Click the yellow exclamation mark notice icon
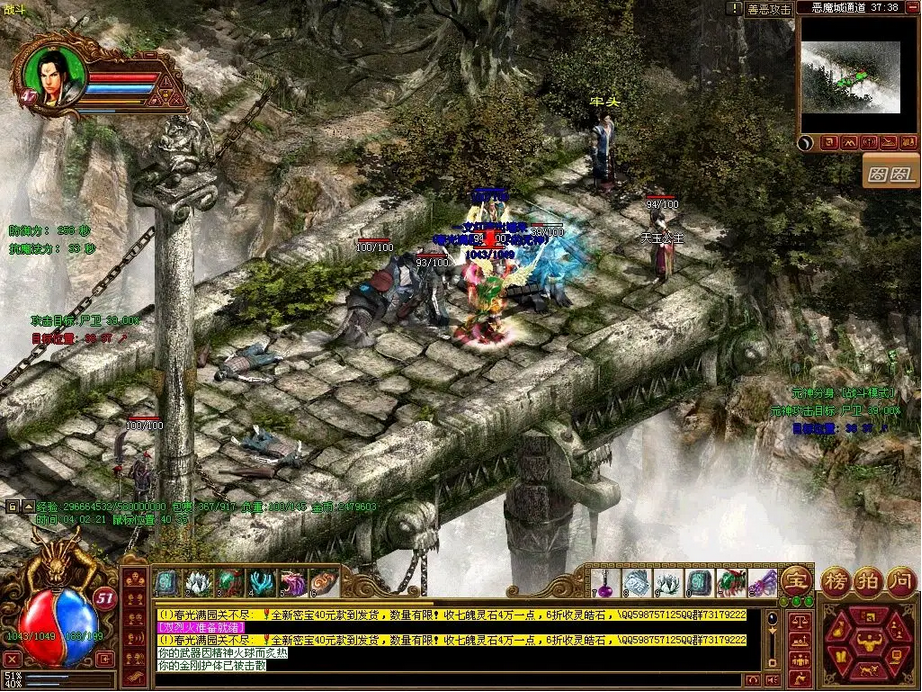The height and width of the screenshot is (692, 922). [x=736, y=8]
